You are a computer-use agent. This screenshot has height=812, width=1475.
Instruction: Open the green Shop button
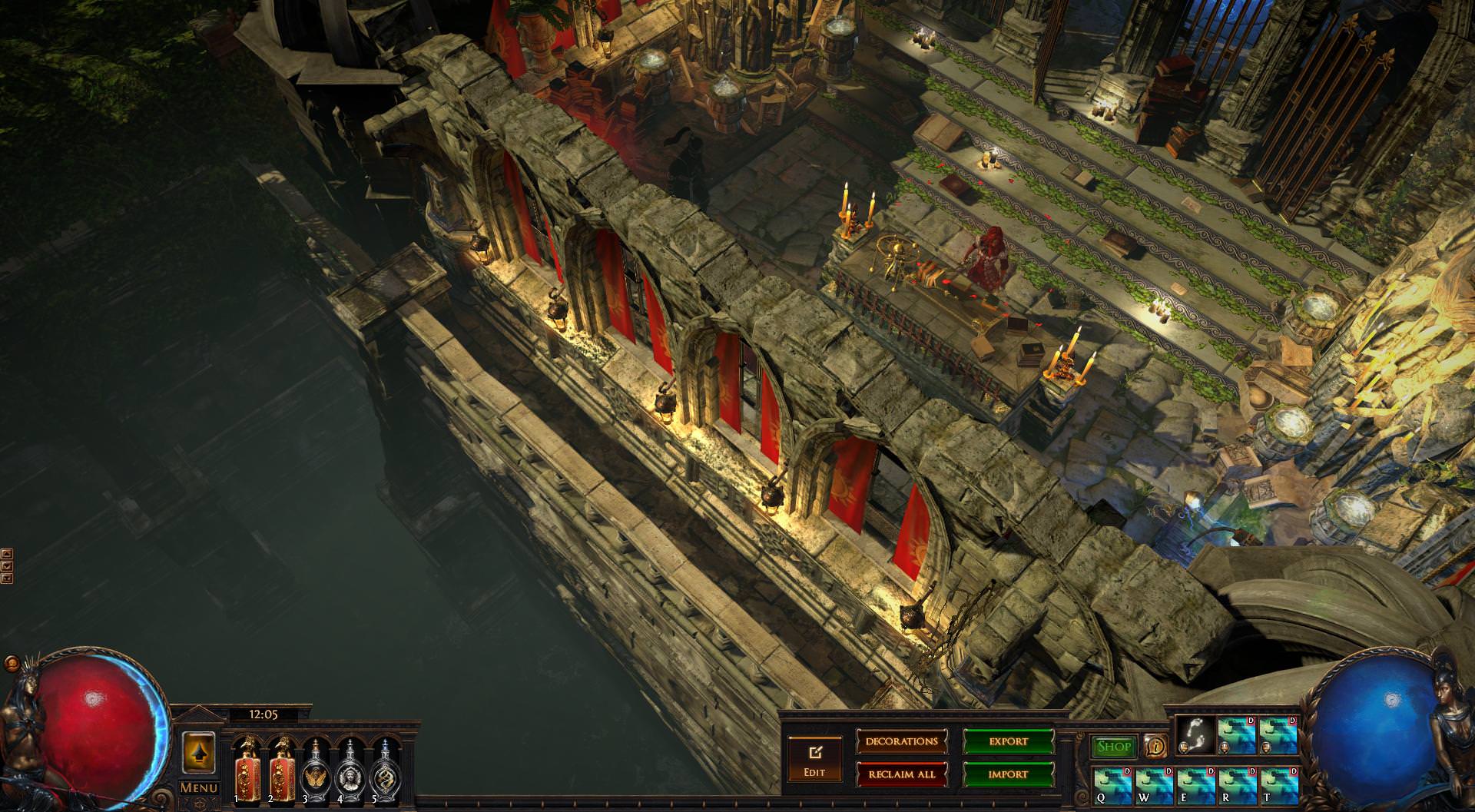(x=1114, y=747)
